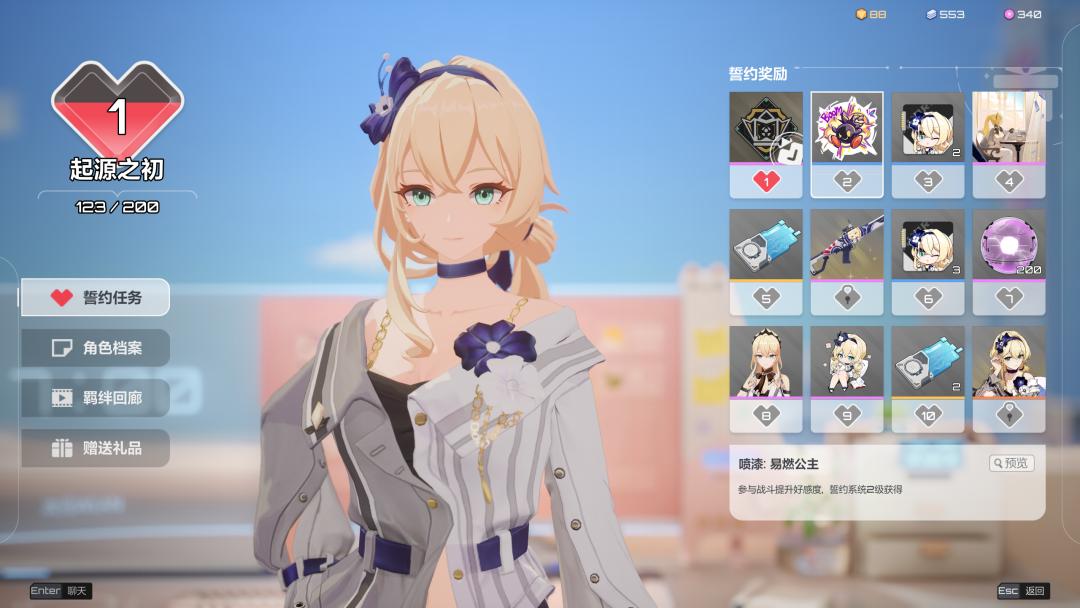This screenshot has width=1080, height=608.
Task: Inspect the final locked portrait reward
Action: (x=1009, y=361)
